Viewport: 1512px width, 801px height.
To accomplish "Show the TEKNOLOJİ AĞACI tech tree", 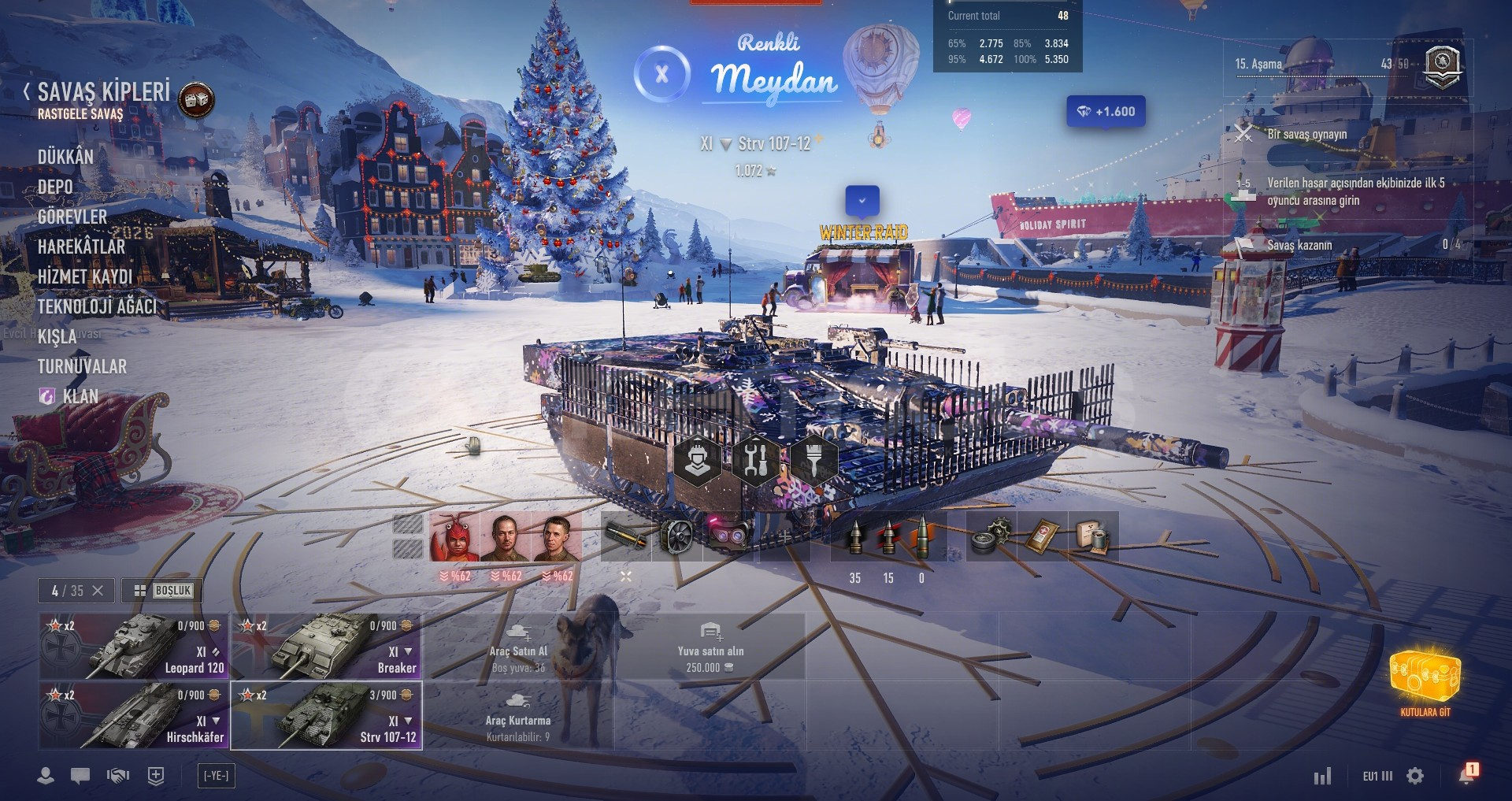I will click(x=97, y=306).
